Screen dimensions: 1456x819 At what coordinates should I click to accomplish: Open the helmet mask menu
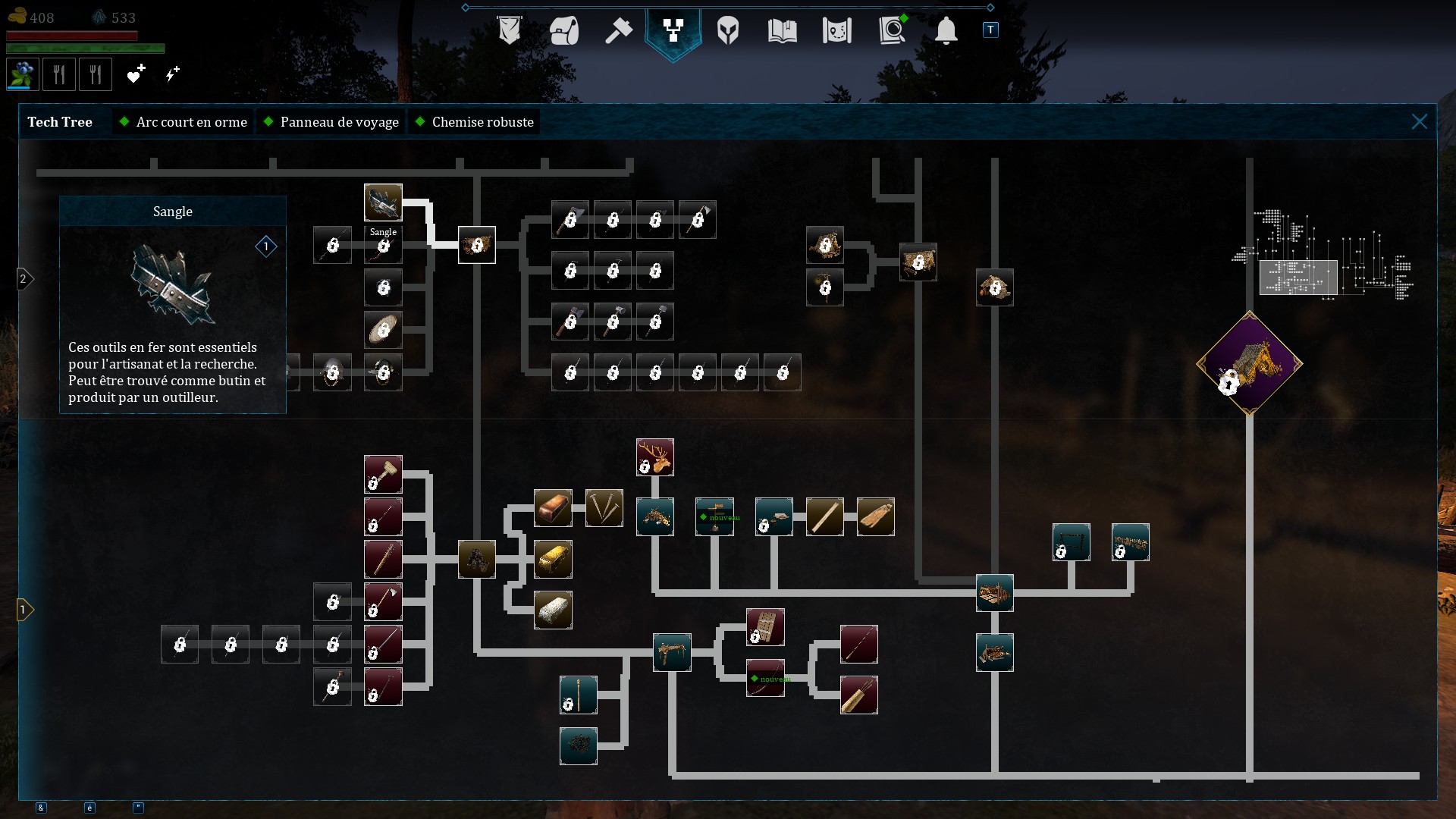(x=727, y=31)
